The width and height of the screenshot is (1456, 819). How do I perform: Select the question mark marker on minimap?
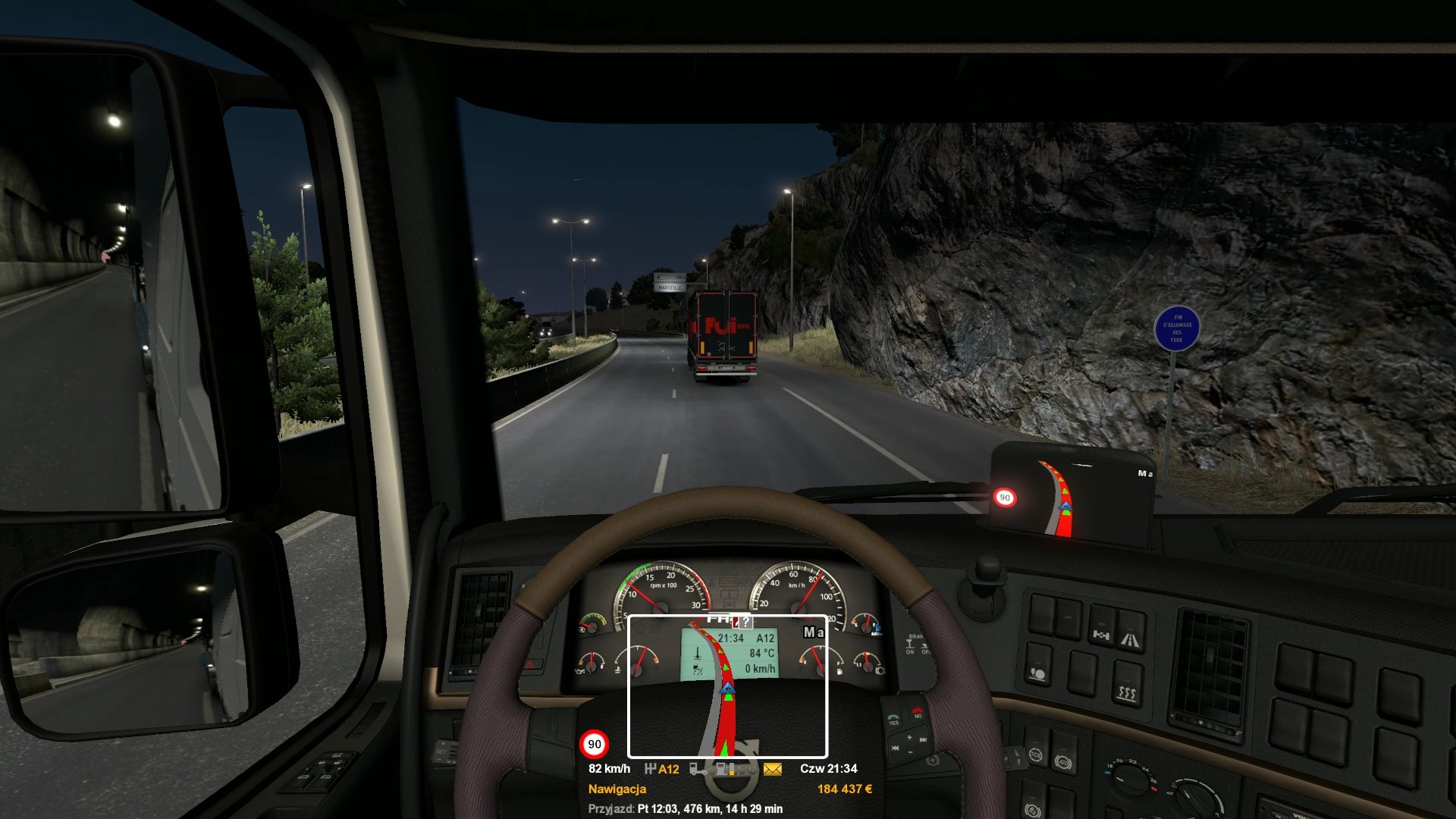746,622
